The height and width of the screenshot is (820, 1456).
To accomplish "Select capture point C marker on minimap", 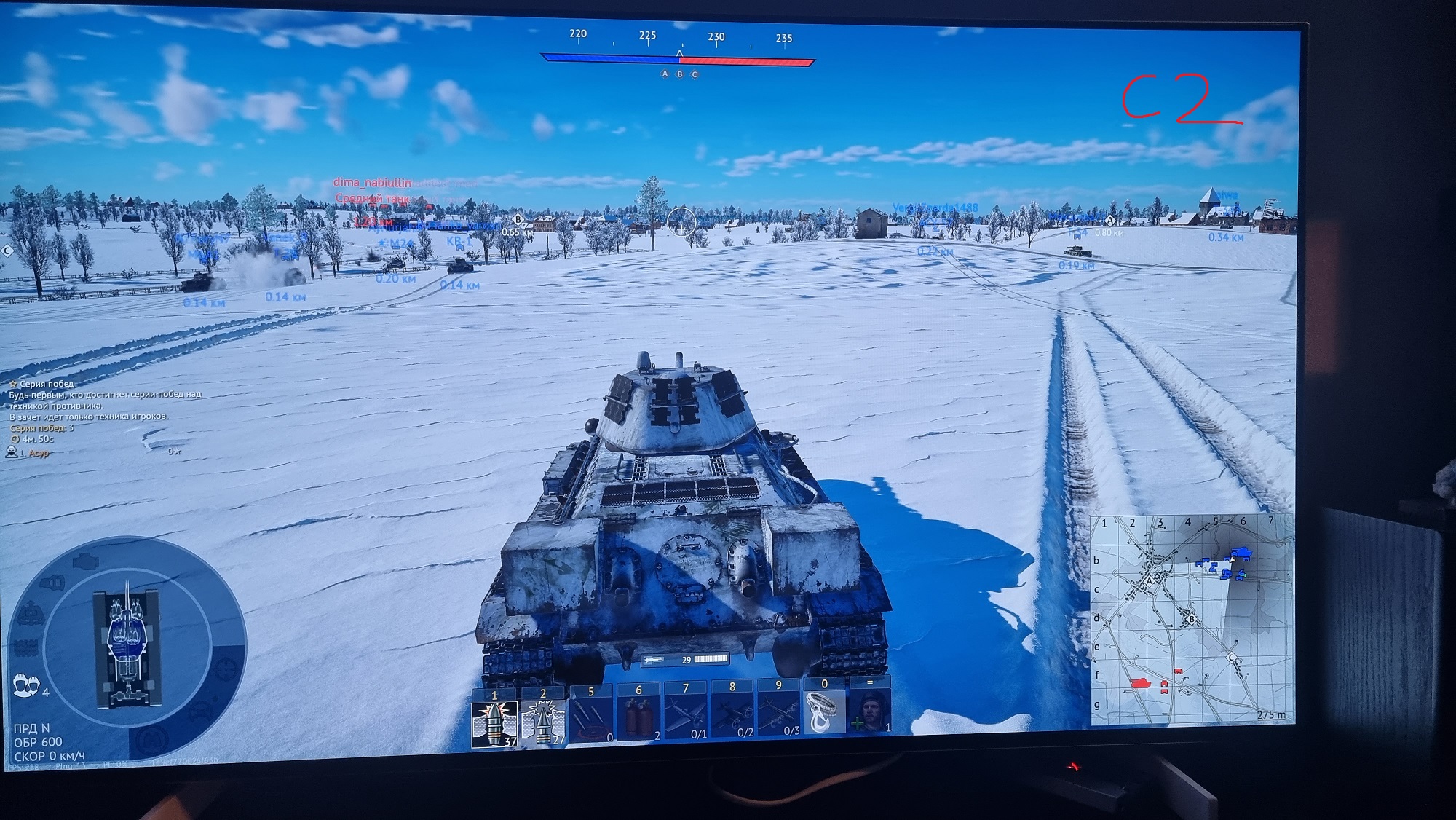I will pos(1231,658).
